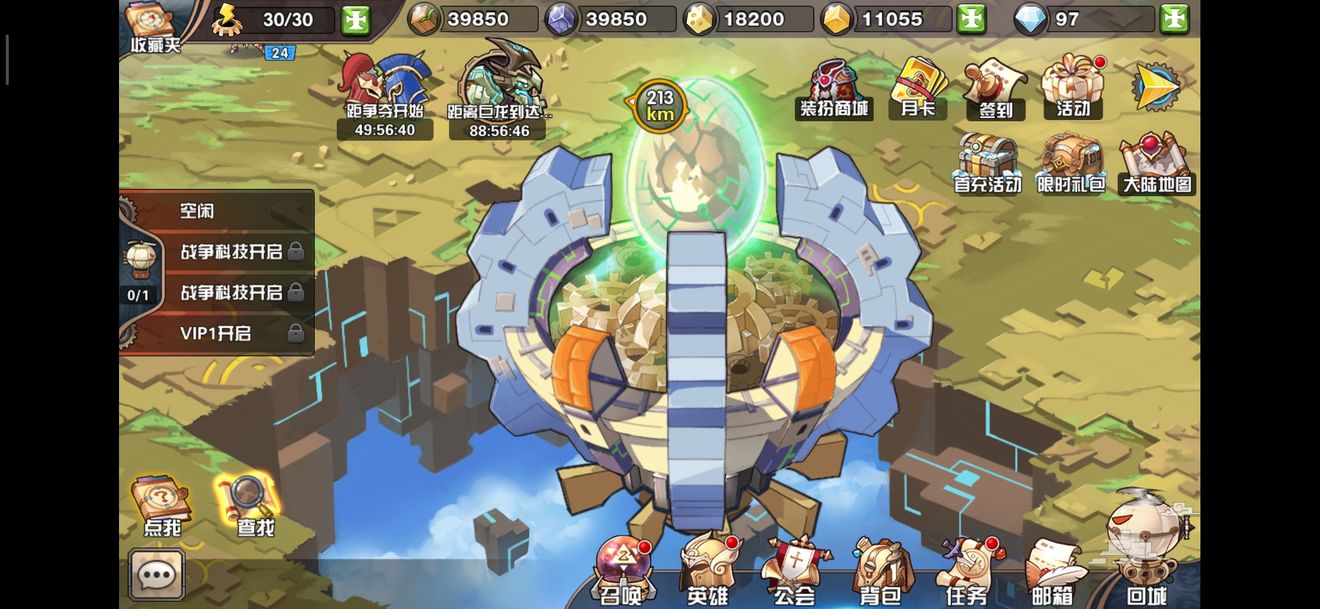
Task: Buy more diamonds via plus button
Action: [x=1174, y=19]
